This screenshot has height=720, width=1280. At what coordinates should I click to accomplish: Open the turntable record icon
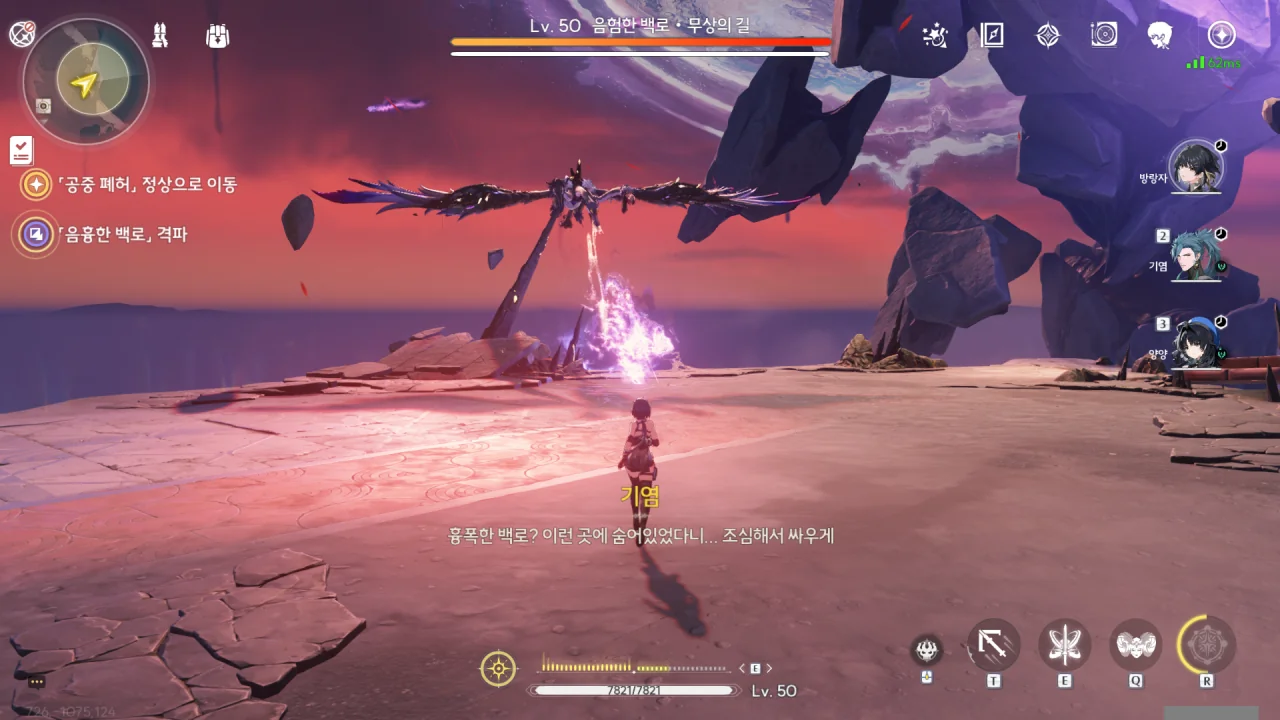tap(1104, 35)
